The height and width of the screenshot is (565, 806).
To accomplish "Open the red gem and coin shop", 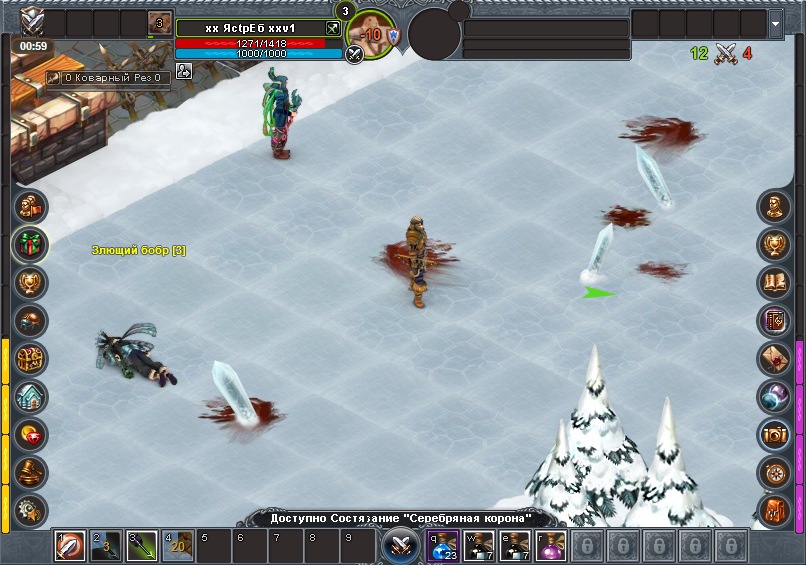I will 31,435.
